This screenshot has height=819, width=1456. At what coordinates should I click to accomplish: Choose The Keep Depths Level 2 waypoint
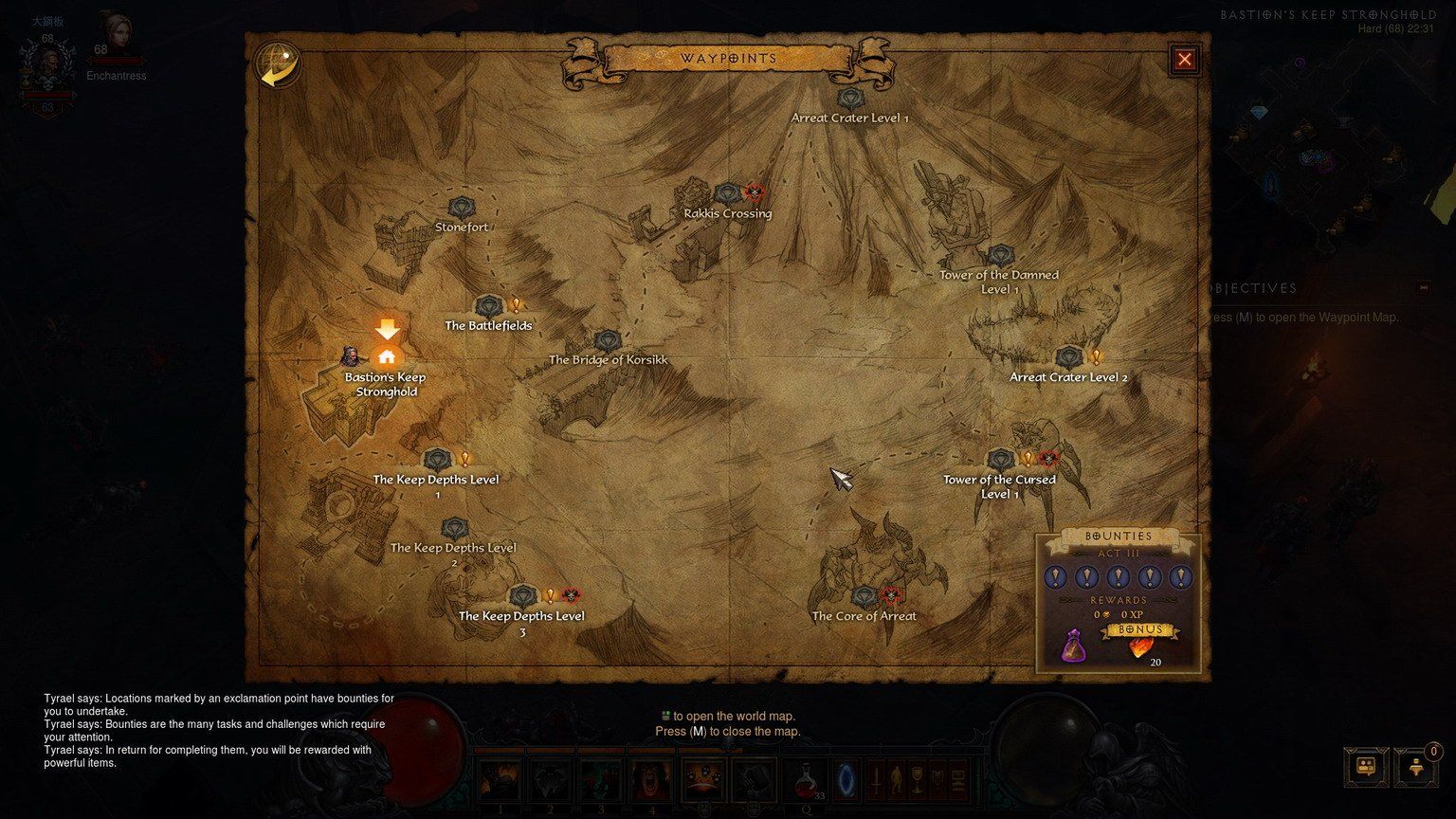(x=455, y=529)
